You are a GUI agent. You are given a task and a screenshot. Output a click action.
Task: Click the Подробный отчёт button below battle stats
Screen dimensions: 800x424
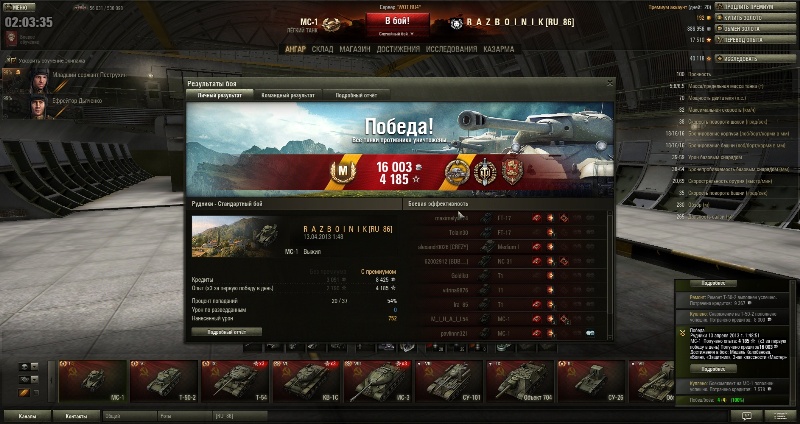[x=226, y=331]
